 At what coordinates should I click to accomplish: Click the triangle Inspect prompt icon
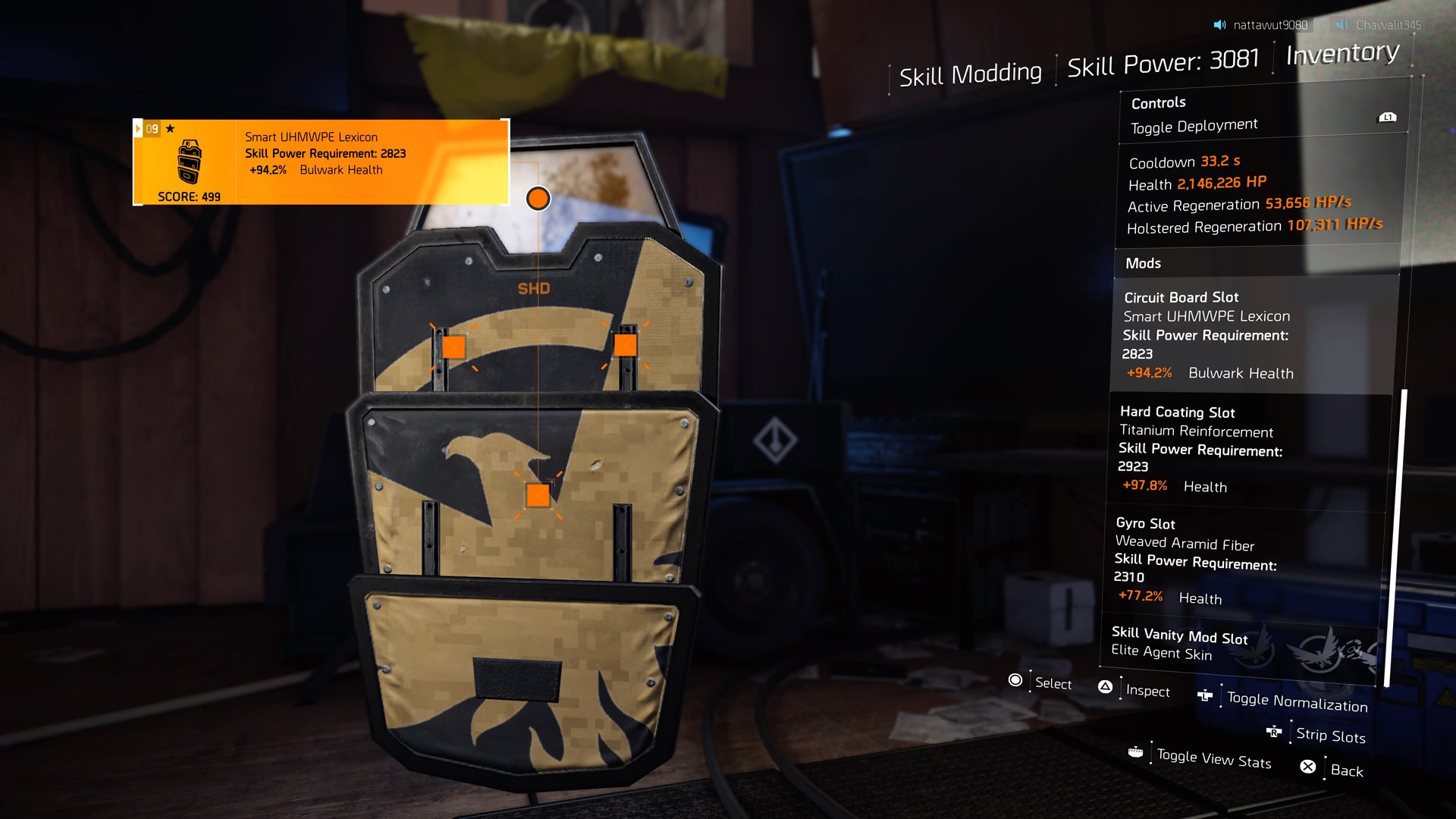click(1104, 687)
